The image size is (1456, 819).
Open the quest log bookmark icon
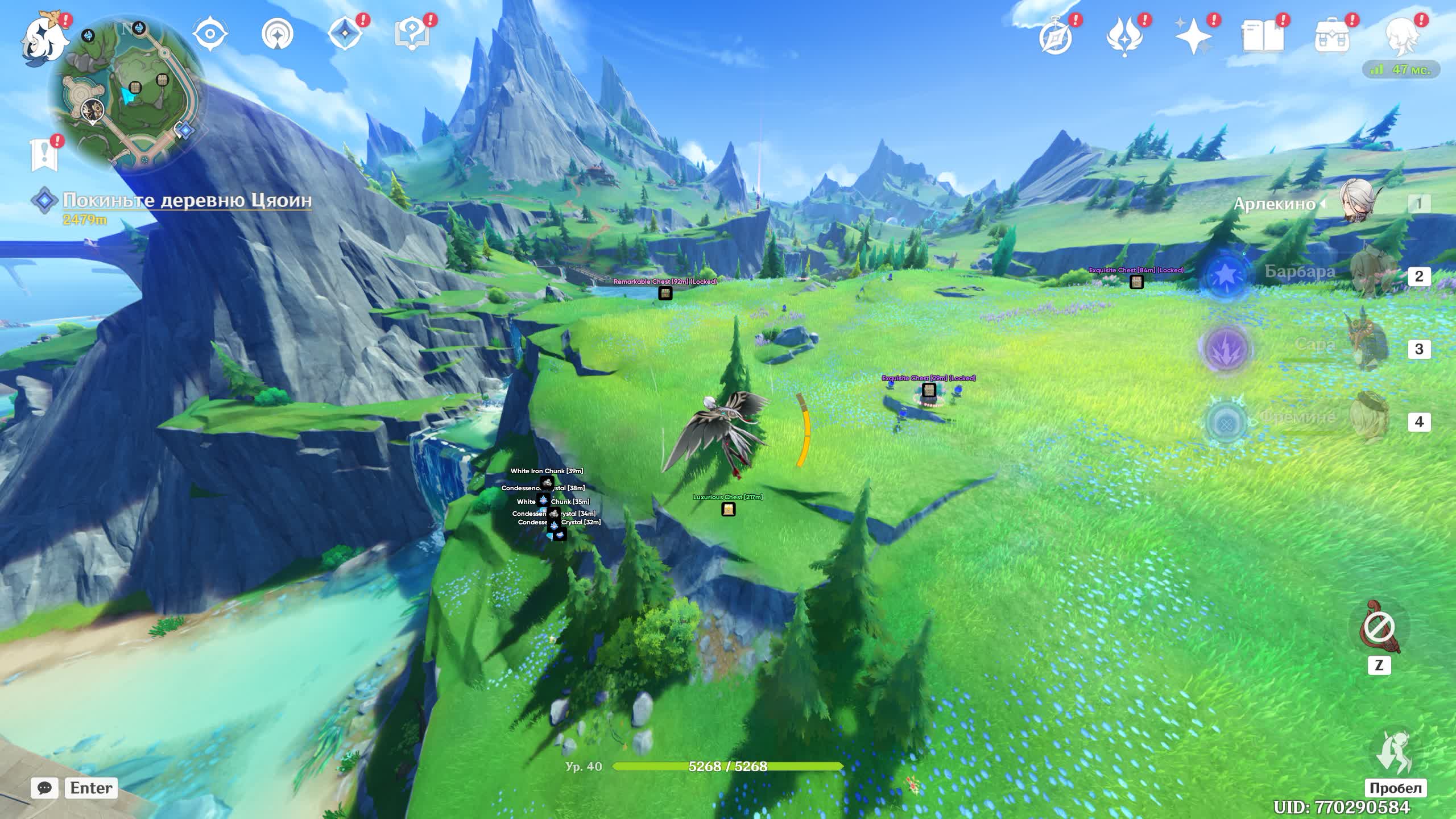click(x=44, y=154)
